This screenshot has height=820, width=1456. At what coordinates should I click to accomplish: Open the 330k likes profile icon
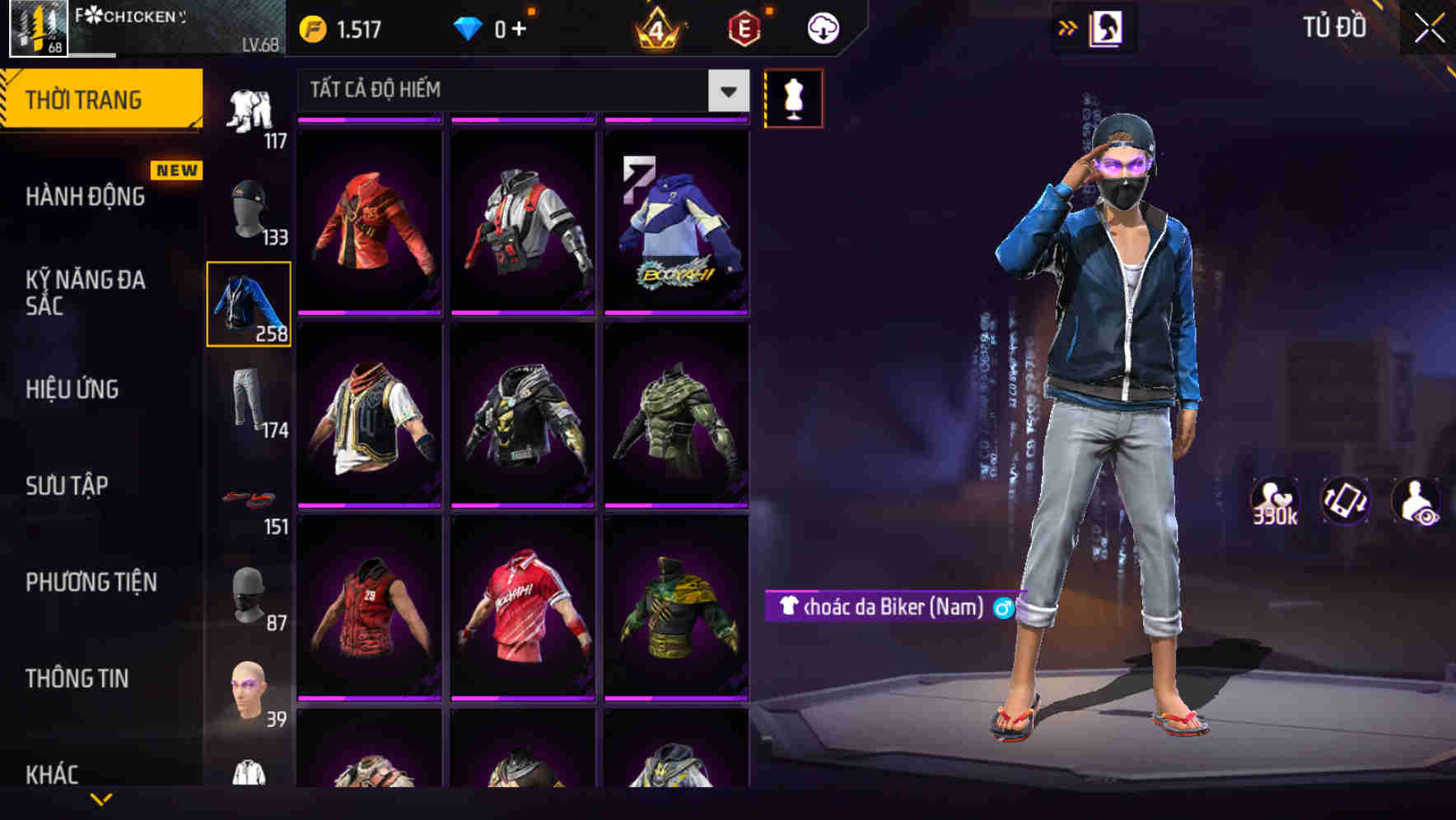[x=1276, y=501]
